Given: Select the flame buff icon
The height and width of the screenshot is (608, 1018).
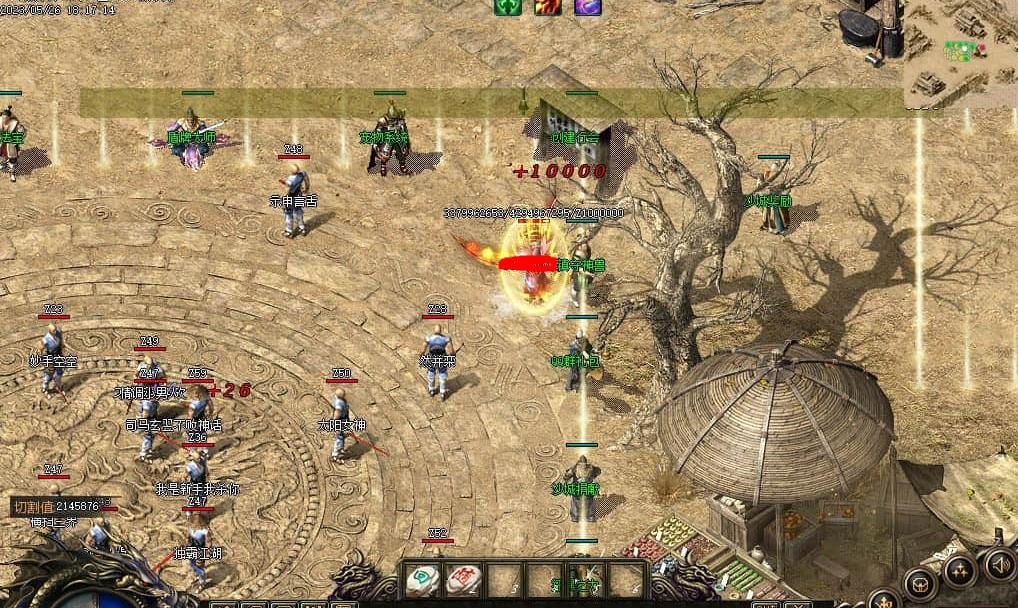Looking at the screenshot, I should 547,7.
